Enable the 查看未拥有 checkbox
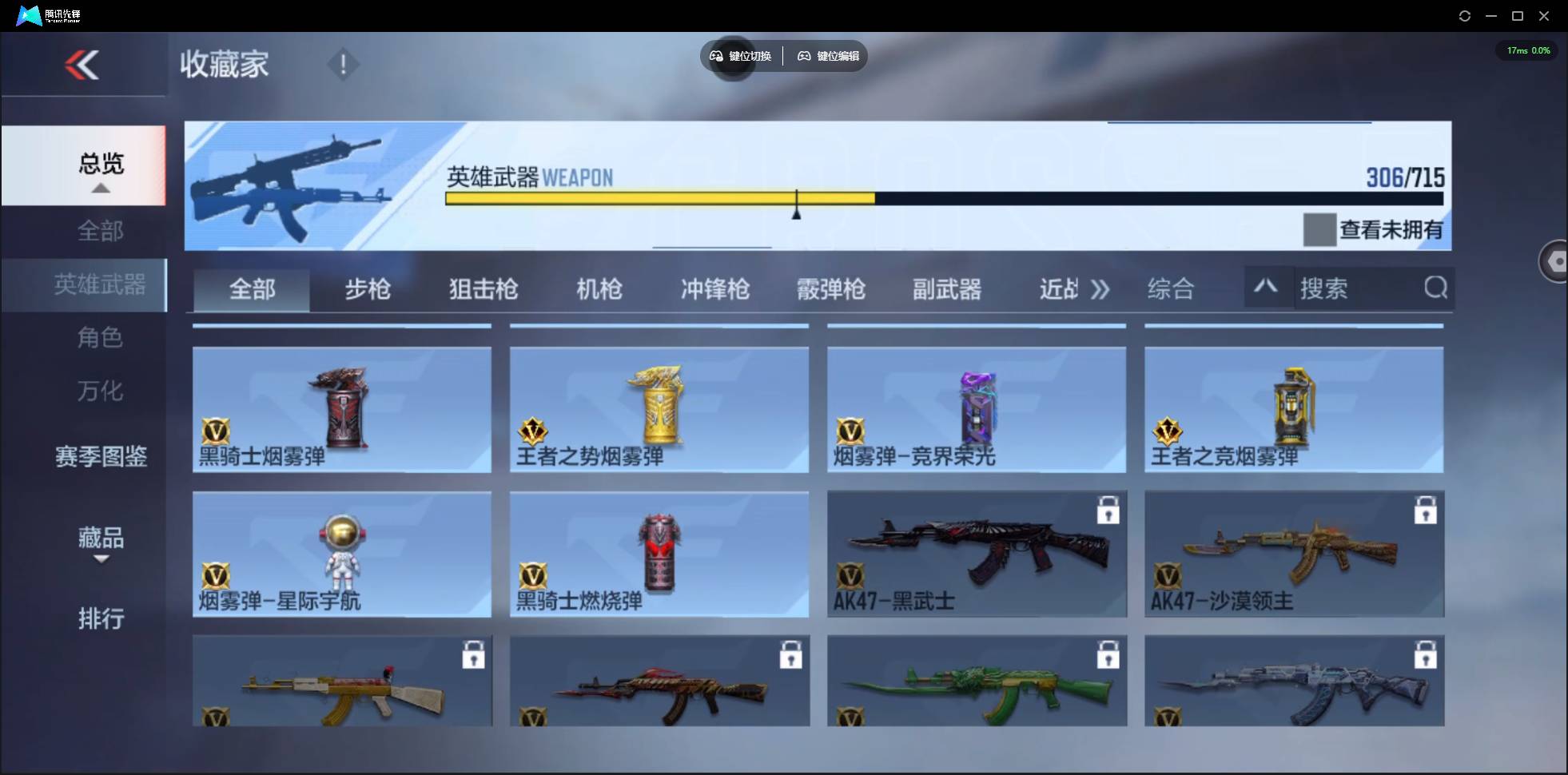1568x775 pixels. 1319,230
